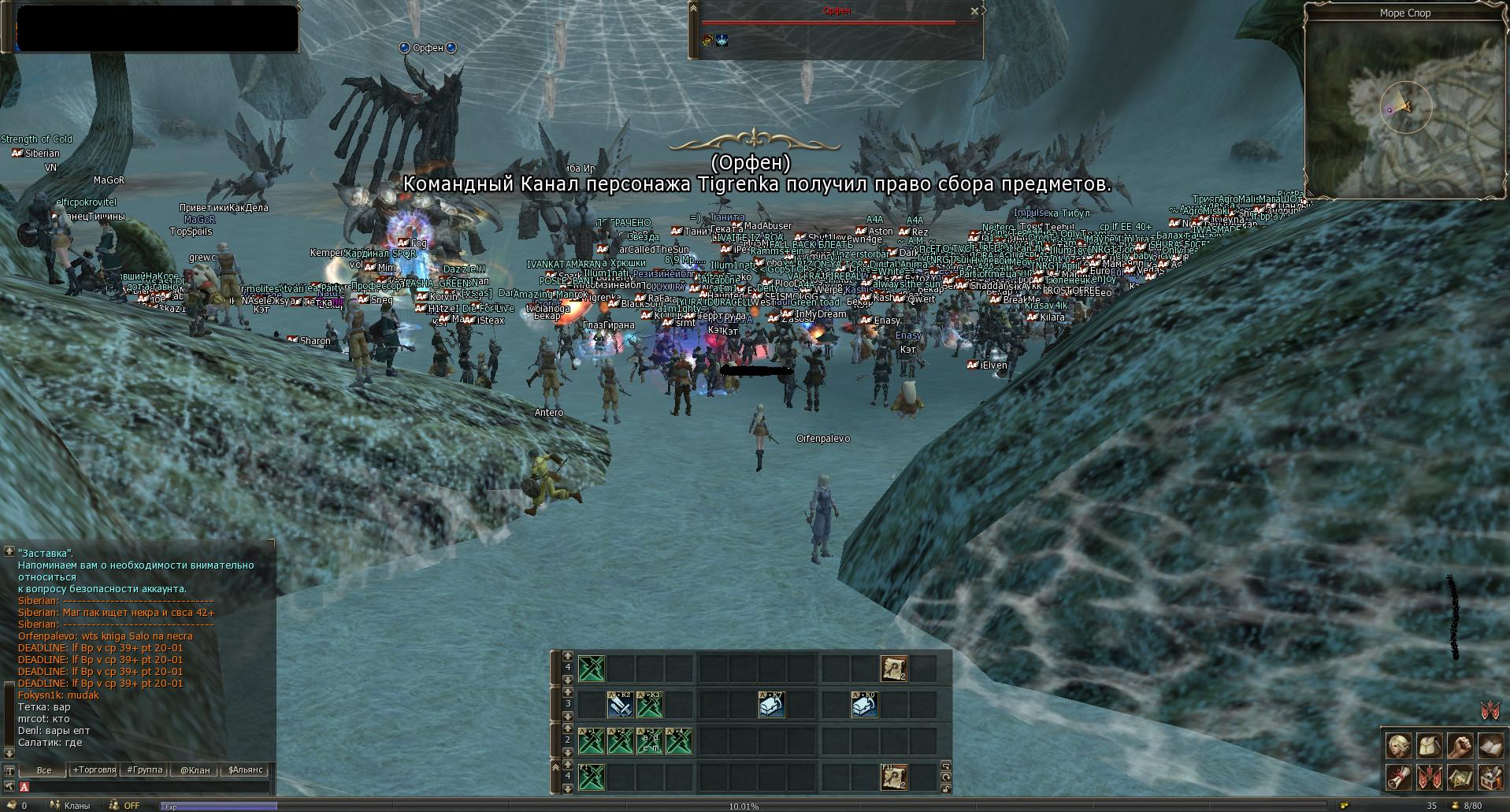The width and height of the screenshot is (1510, 812).
Task: Open the character status elf portrait icon
Action: 1398,746
